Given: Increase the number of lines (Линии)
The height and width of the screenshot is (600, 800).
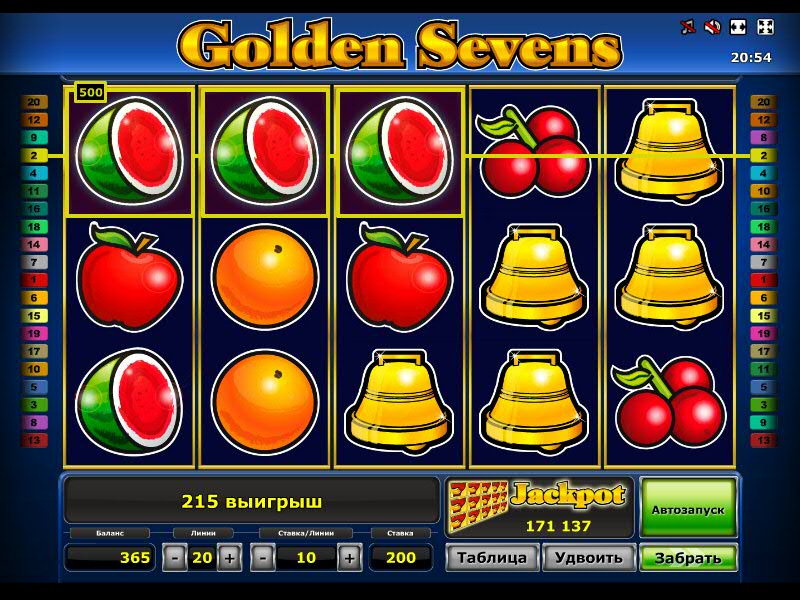Looking at the screenshot, I should (x=229, y=558).
